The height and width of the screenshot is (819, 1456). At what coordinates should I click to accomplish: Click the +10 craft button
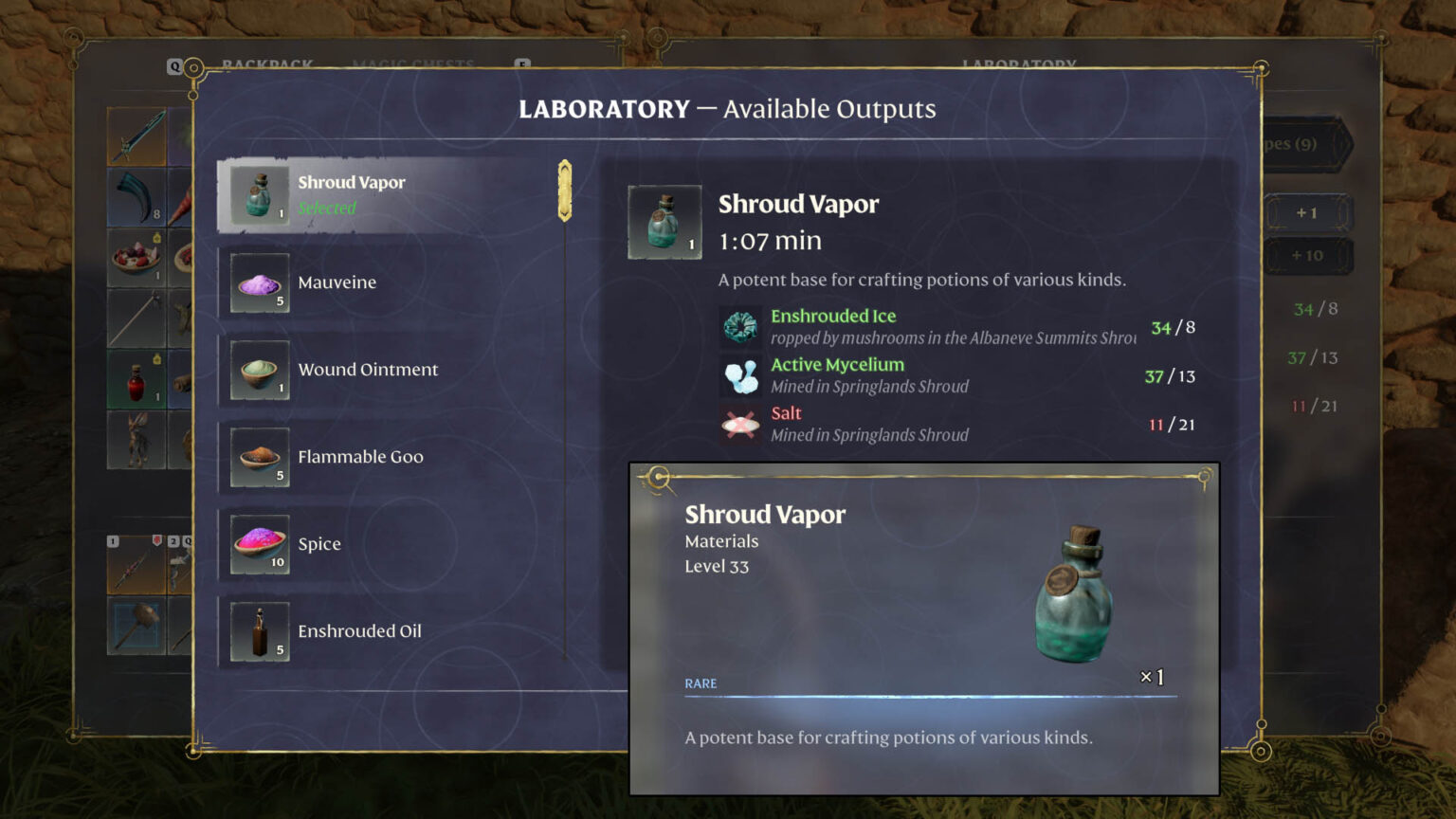point(1308,255)
